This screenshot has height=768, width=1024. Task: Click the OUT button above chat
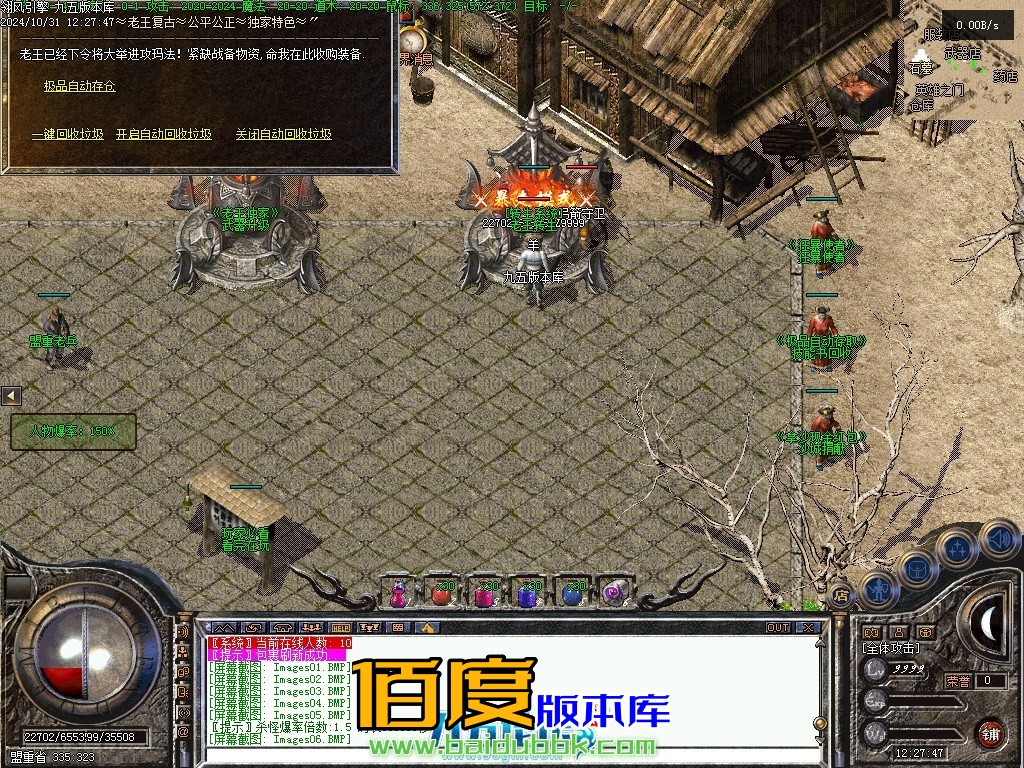point(778,628)
